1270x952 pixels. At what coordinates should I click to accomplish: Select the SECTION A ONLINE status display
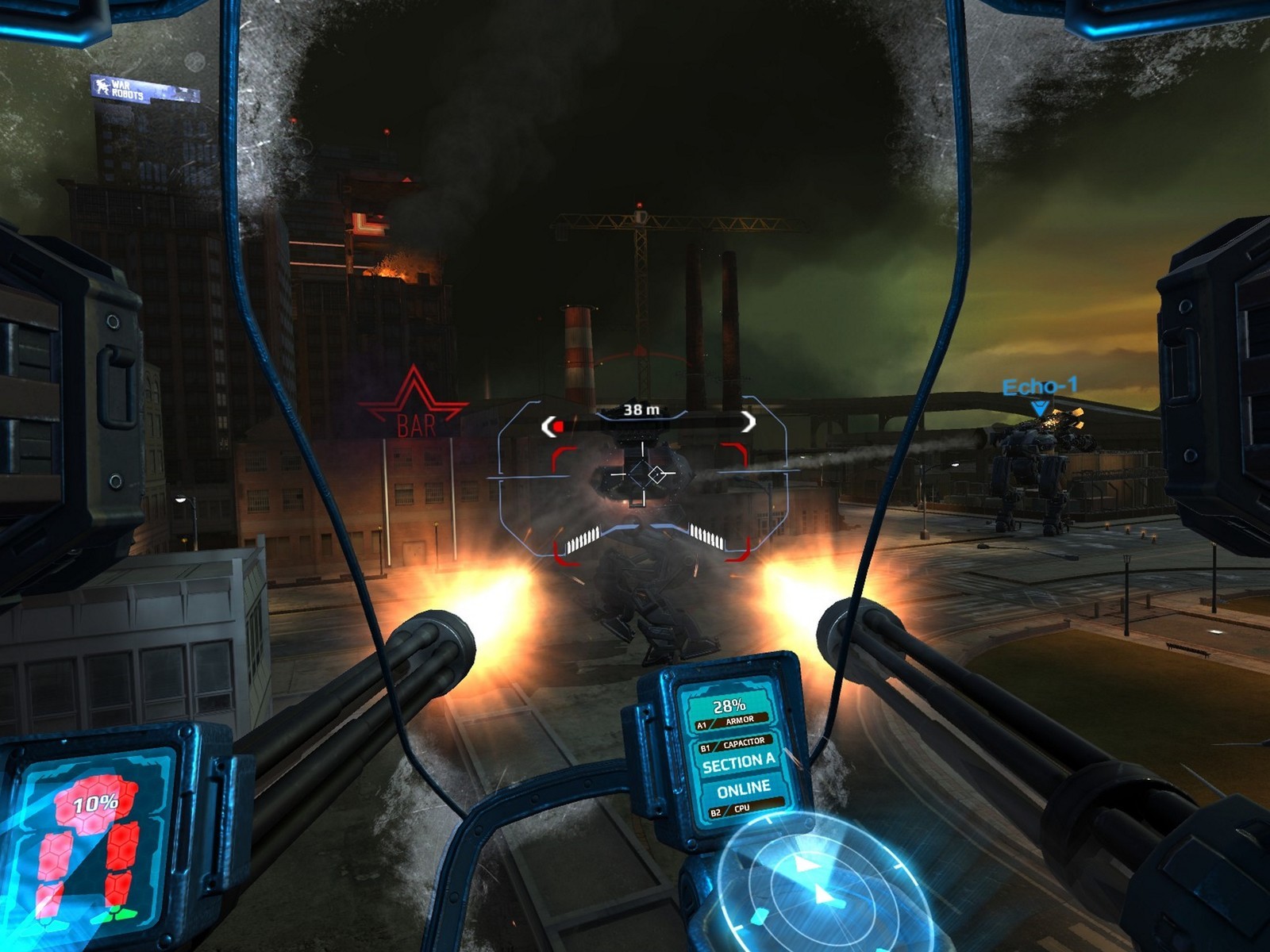coord(738,774)
